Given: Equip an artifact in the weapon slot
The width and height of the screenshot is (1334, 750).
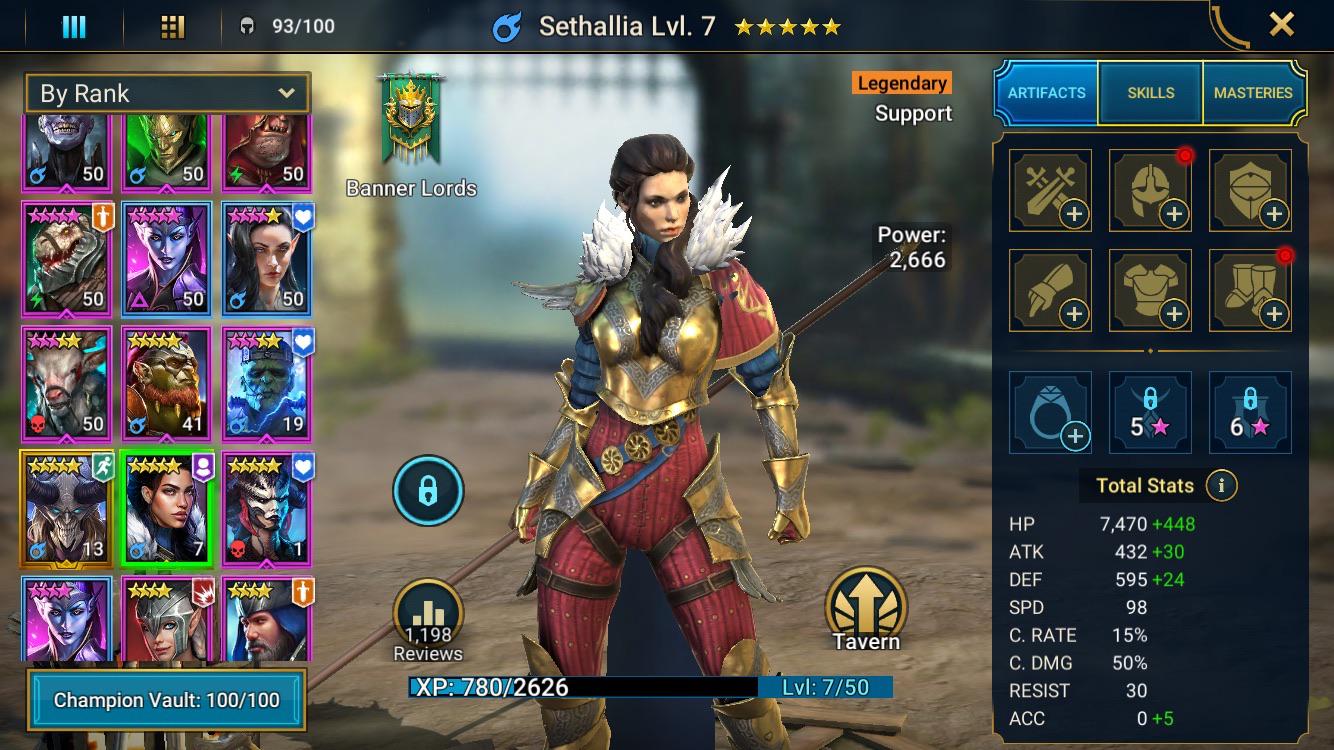Looking at the screenshot, I should click(x=1050, y=190).
